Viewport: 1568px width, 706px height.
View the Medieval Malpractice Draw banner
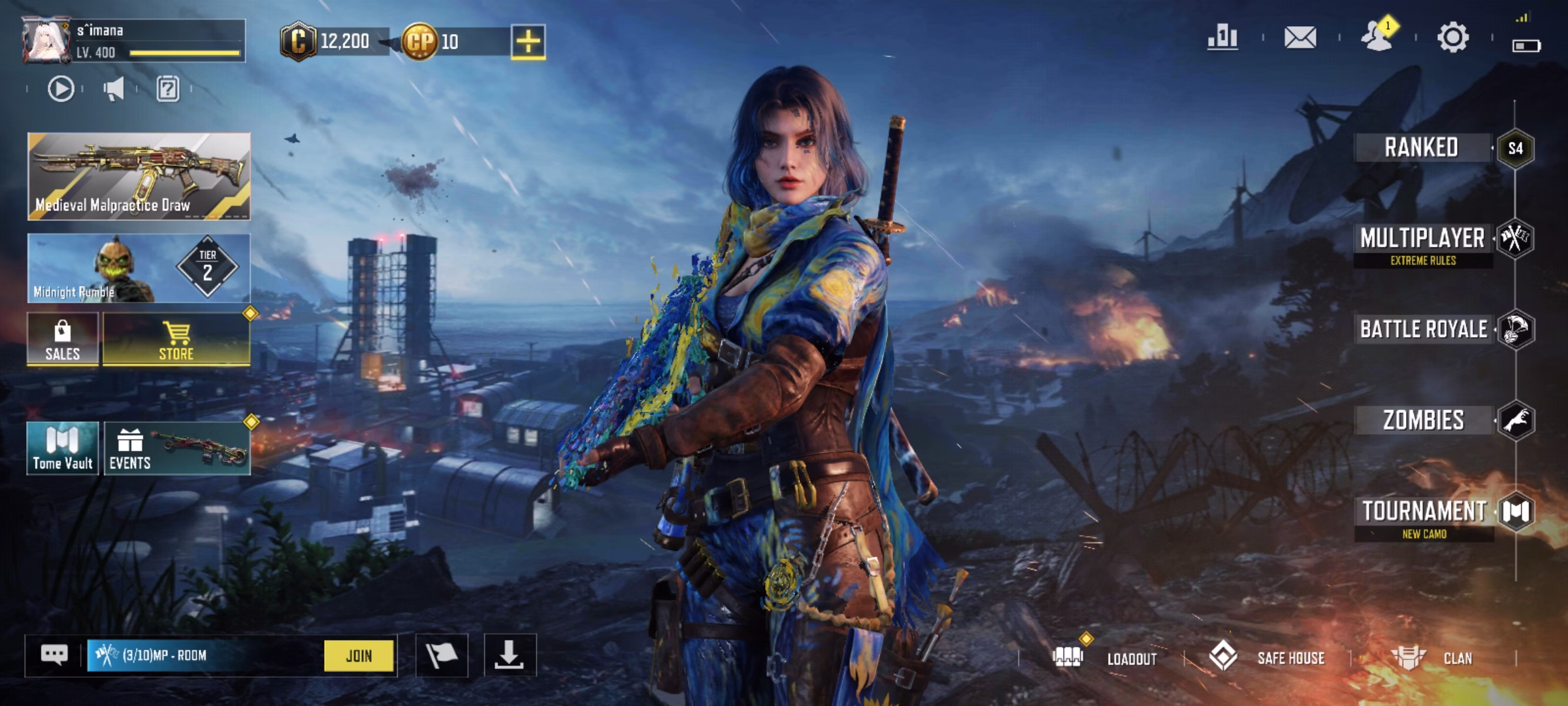(x=139, y=176)
